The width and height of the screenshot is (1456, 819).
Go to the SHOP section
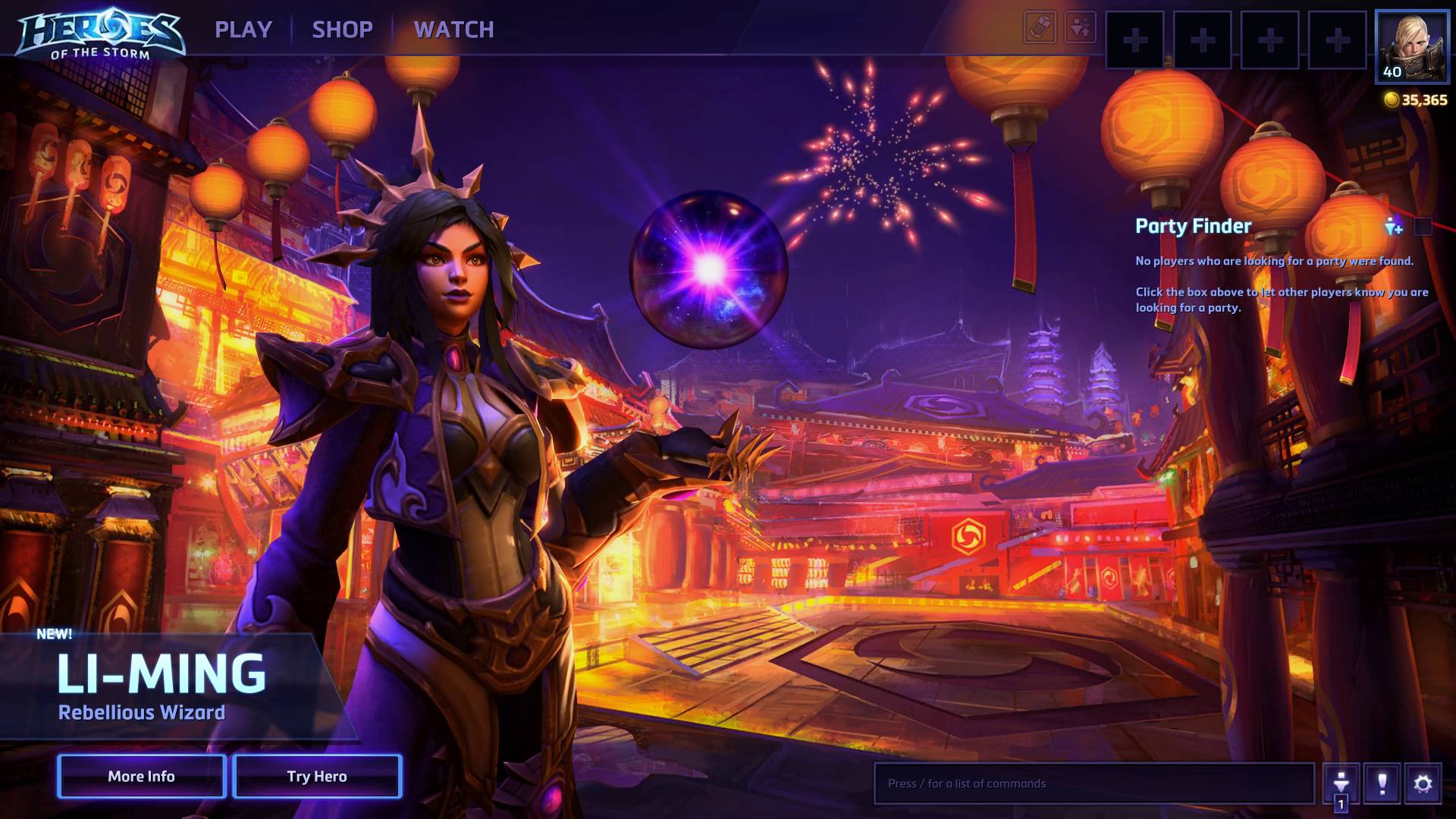342,30
